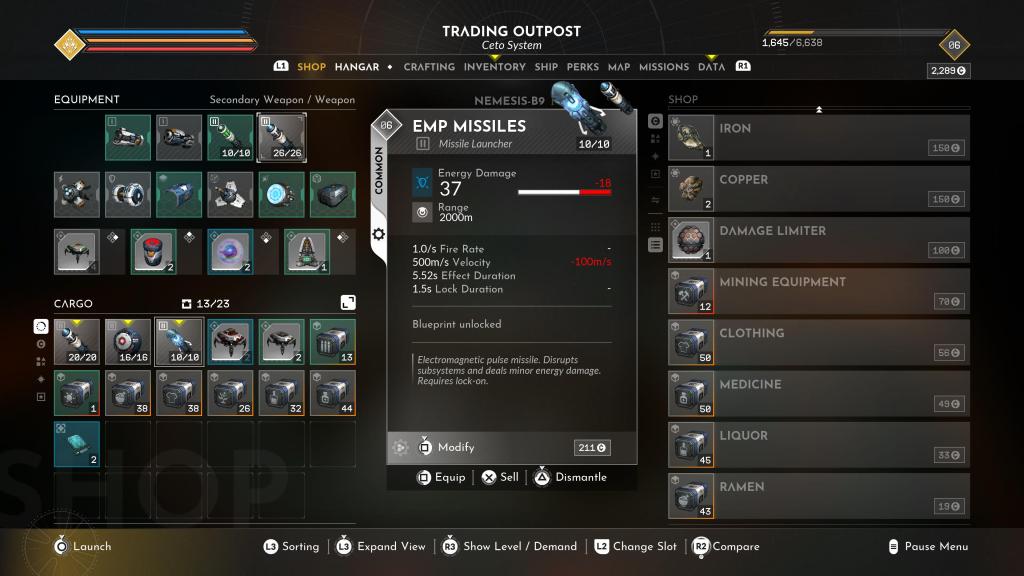Open the Data tab
Screen dimensions: 1024x576
click(x=712, y=67)
